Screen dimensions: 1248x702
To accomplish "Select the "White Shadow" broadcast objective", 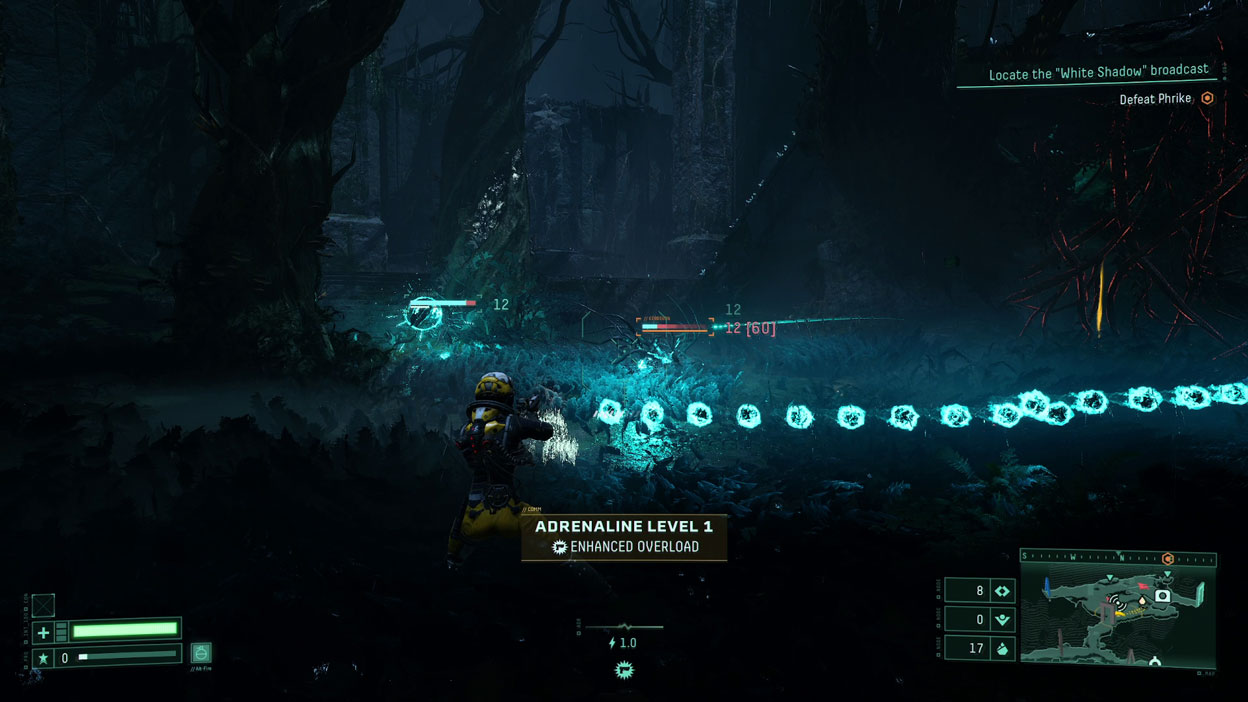I will tap(1098, 75).
